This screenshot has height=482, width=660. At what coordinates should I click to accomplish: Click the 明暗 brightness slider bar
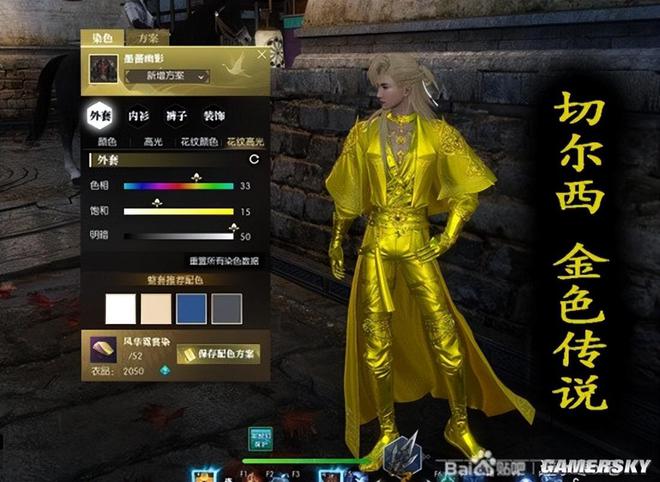tap(178, 237)
